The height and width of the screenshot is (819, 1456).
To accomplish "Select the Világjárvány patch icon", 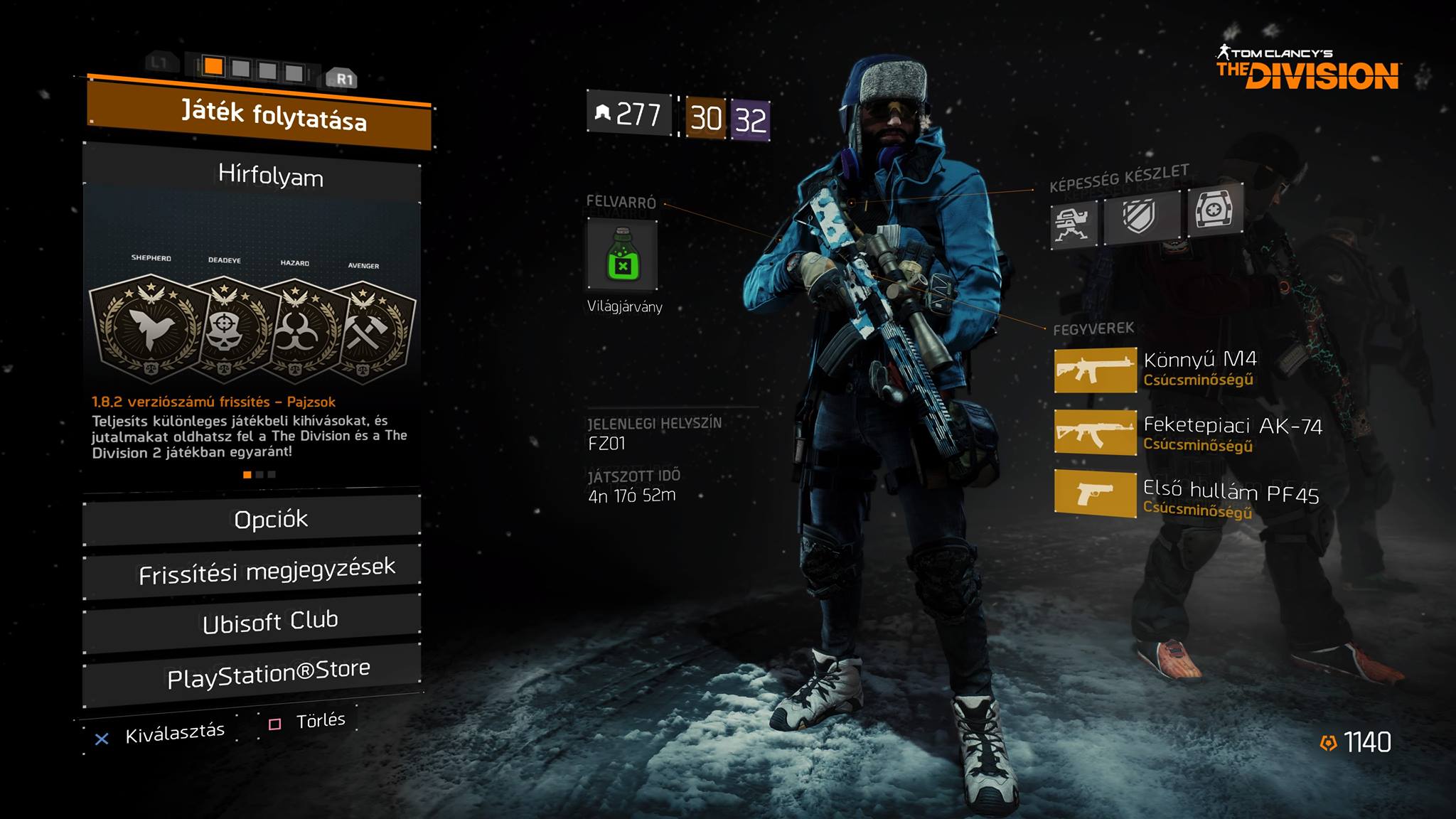I will click(622, 255).
